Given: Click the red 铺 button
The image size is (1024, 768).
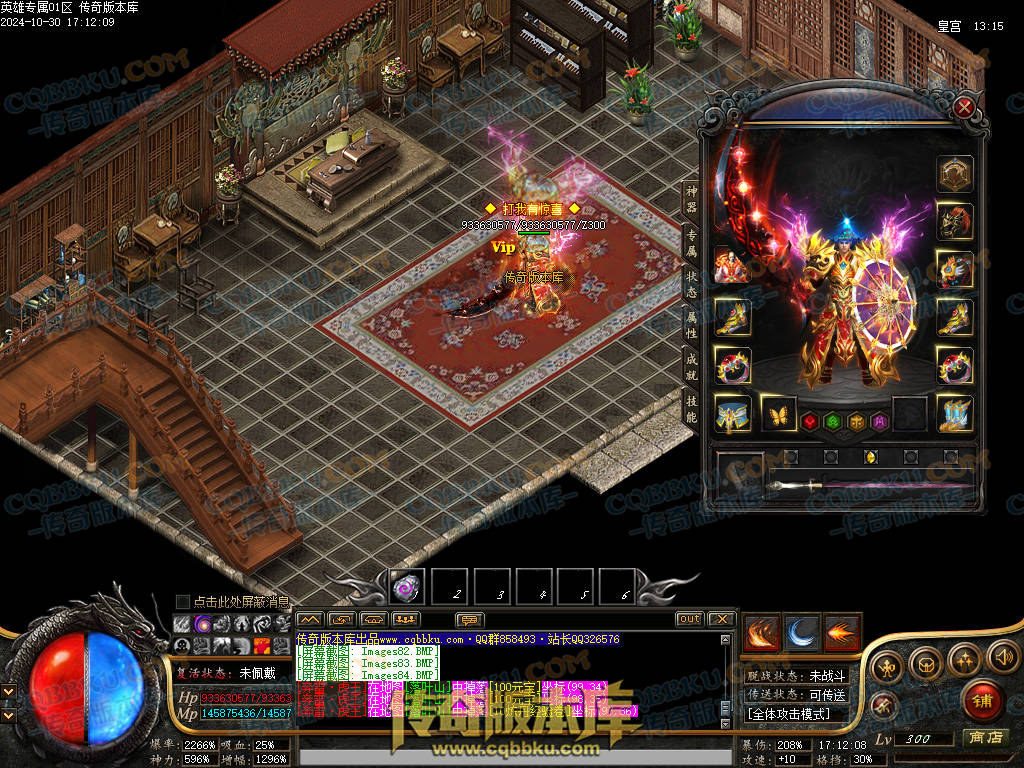Looking at the screenshot, I should pos(982,700).
